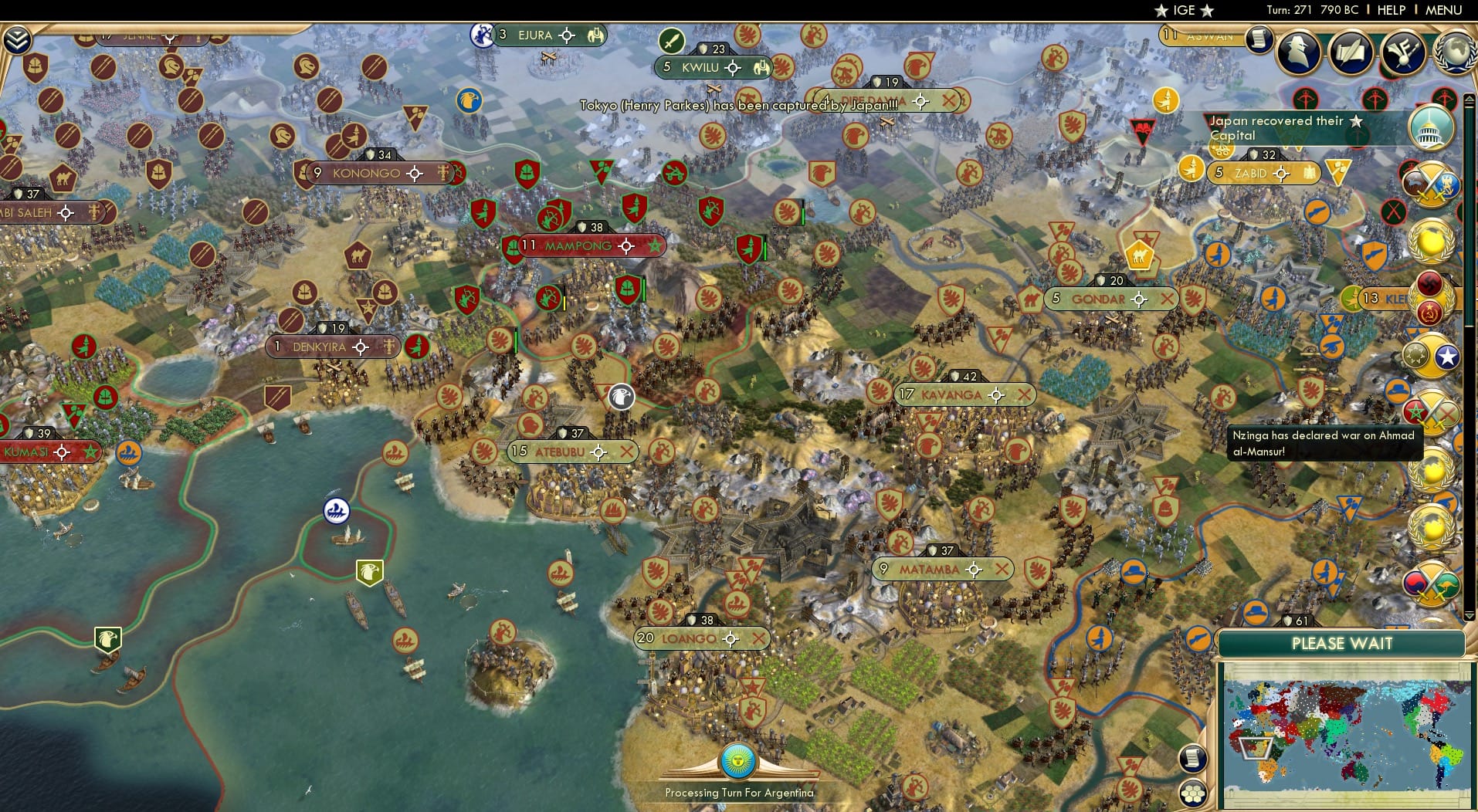The image size is (1478, 812).
Task: Toggle Strategic View with the hexagon icon
Action: pyautogui.click(x=1192, y=794)
